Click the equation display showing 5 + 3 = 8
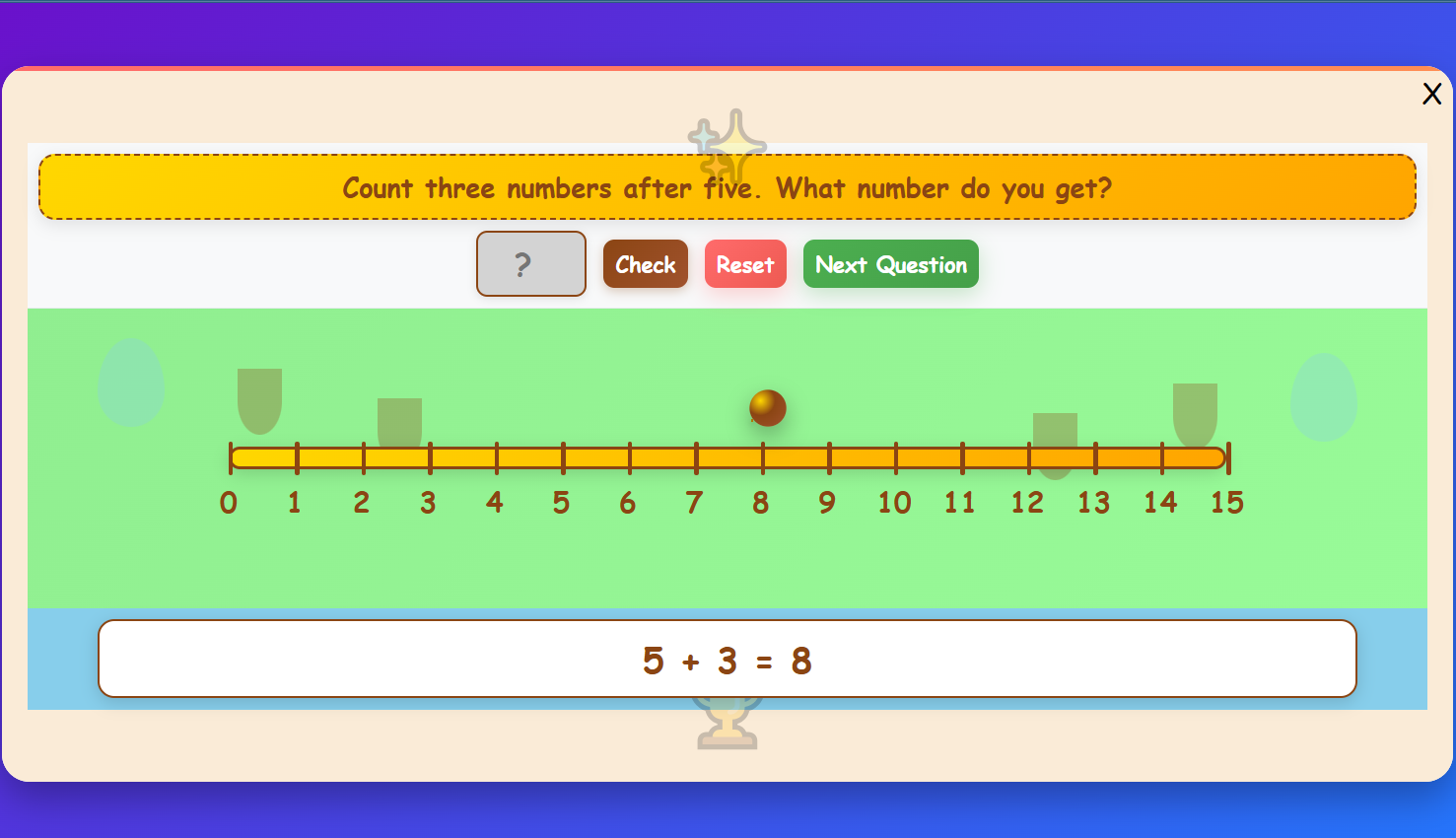The width and height of the screenshot is (1456, 838). (x=727, y=660)
